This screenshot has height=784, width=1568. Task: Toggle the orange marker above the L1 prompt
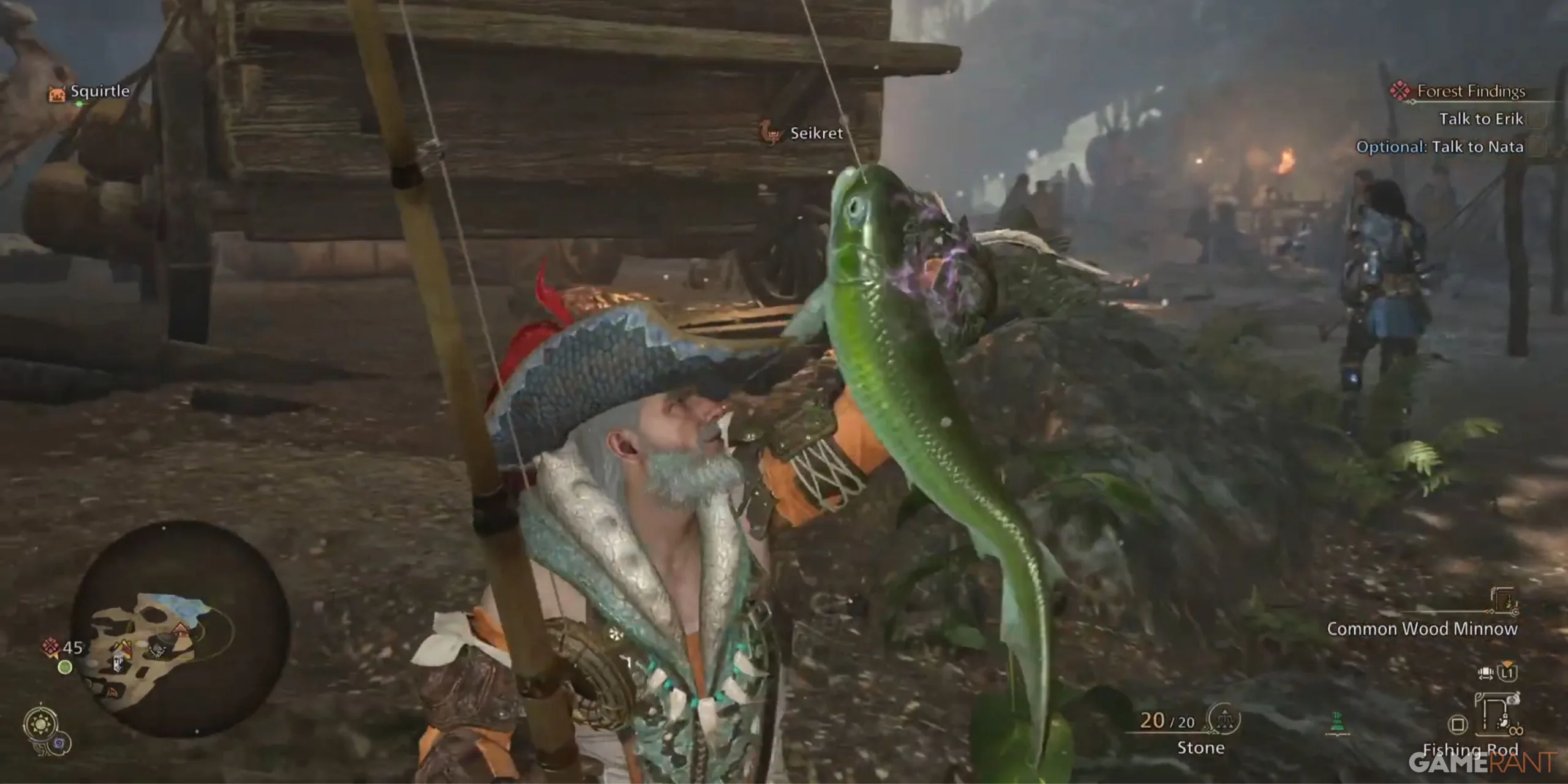pos(1507,663)
